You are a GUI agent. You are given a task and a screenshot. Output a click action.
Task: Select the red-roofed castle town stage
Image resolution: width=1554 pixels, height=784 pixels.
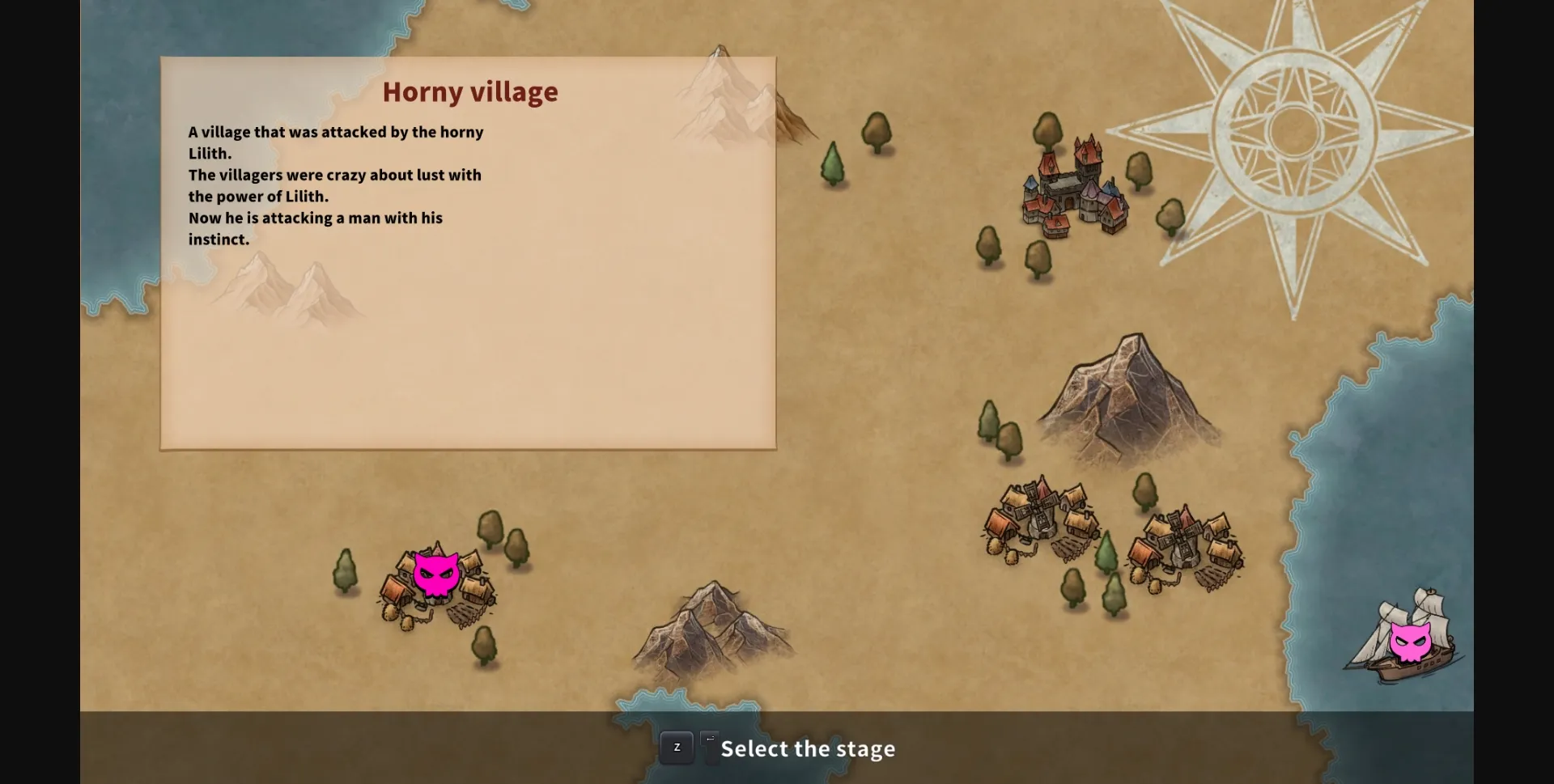click(1075, 190)
